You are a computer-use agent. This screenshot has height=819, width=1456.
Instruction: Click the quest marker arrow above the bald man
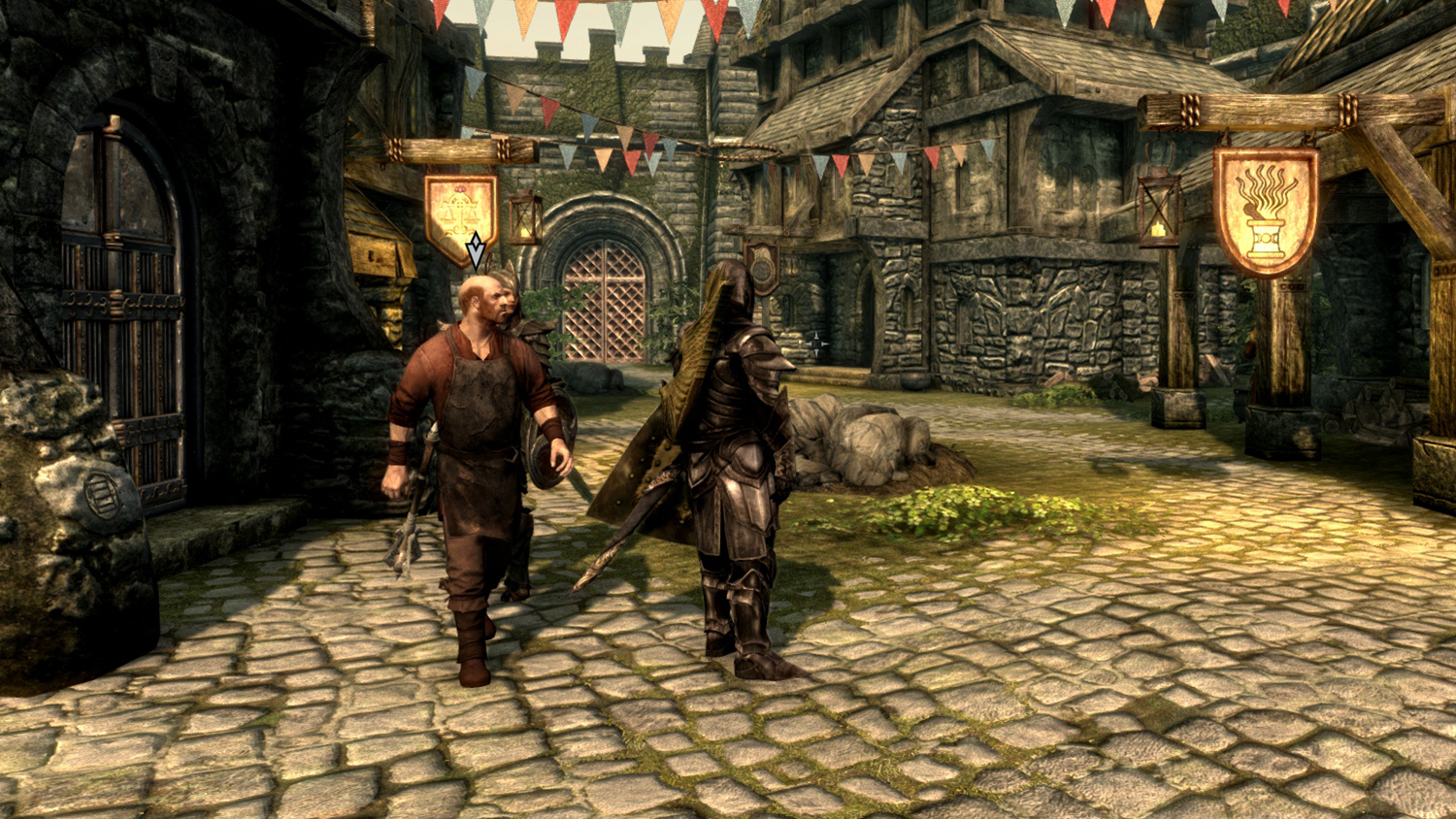tap(476, 250)
